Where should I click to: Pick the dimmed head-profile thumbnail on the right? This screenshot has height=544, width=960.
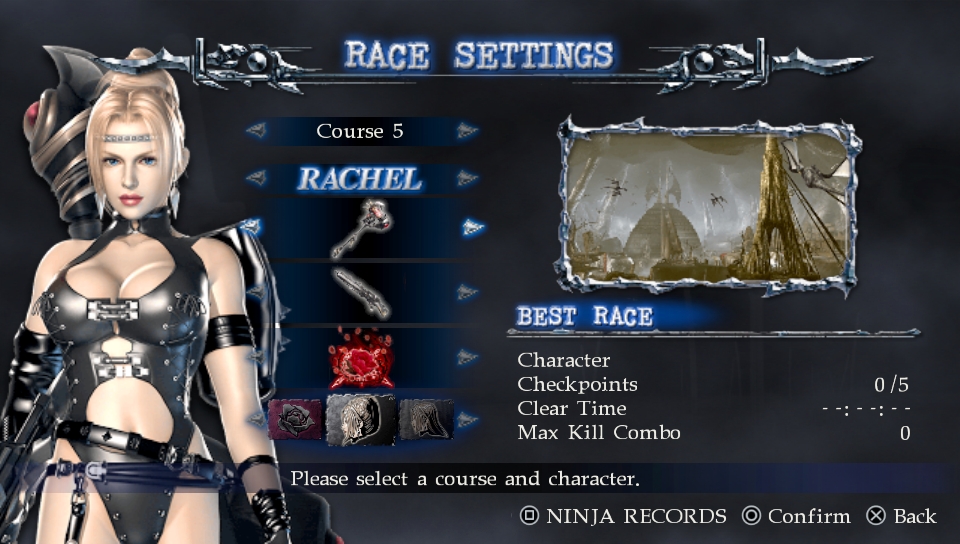coord(426,419)
